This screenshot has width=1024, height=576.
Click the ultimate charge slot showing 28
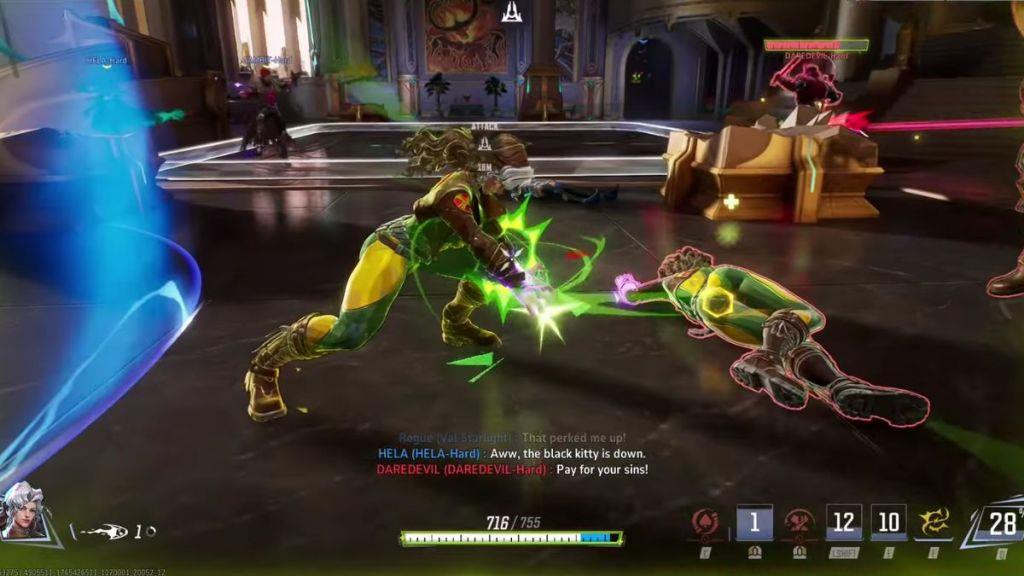[x=996, y=523]
